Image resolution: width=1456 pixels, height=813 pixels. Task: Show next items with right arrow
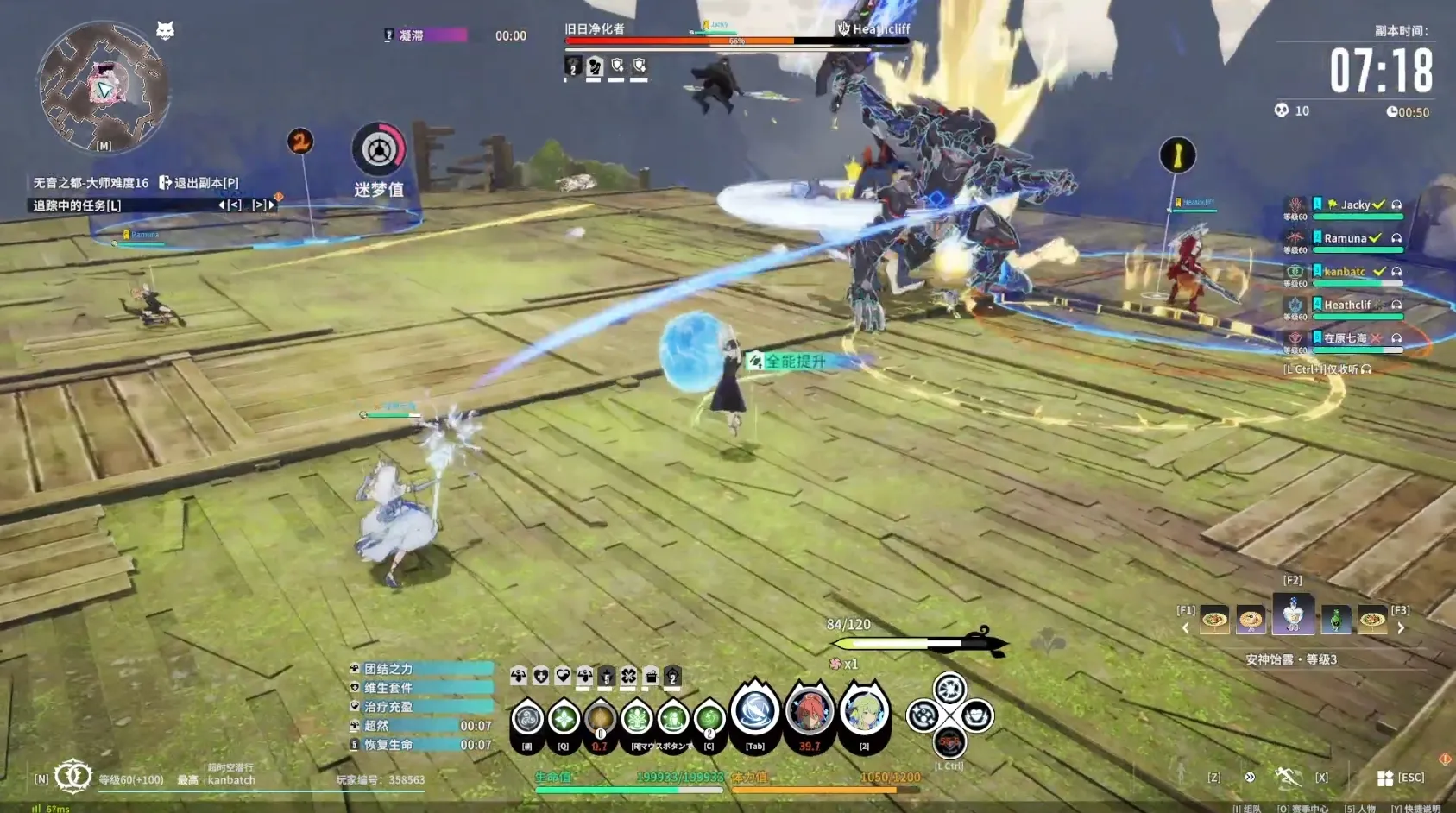point(1401,628)
